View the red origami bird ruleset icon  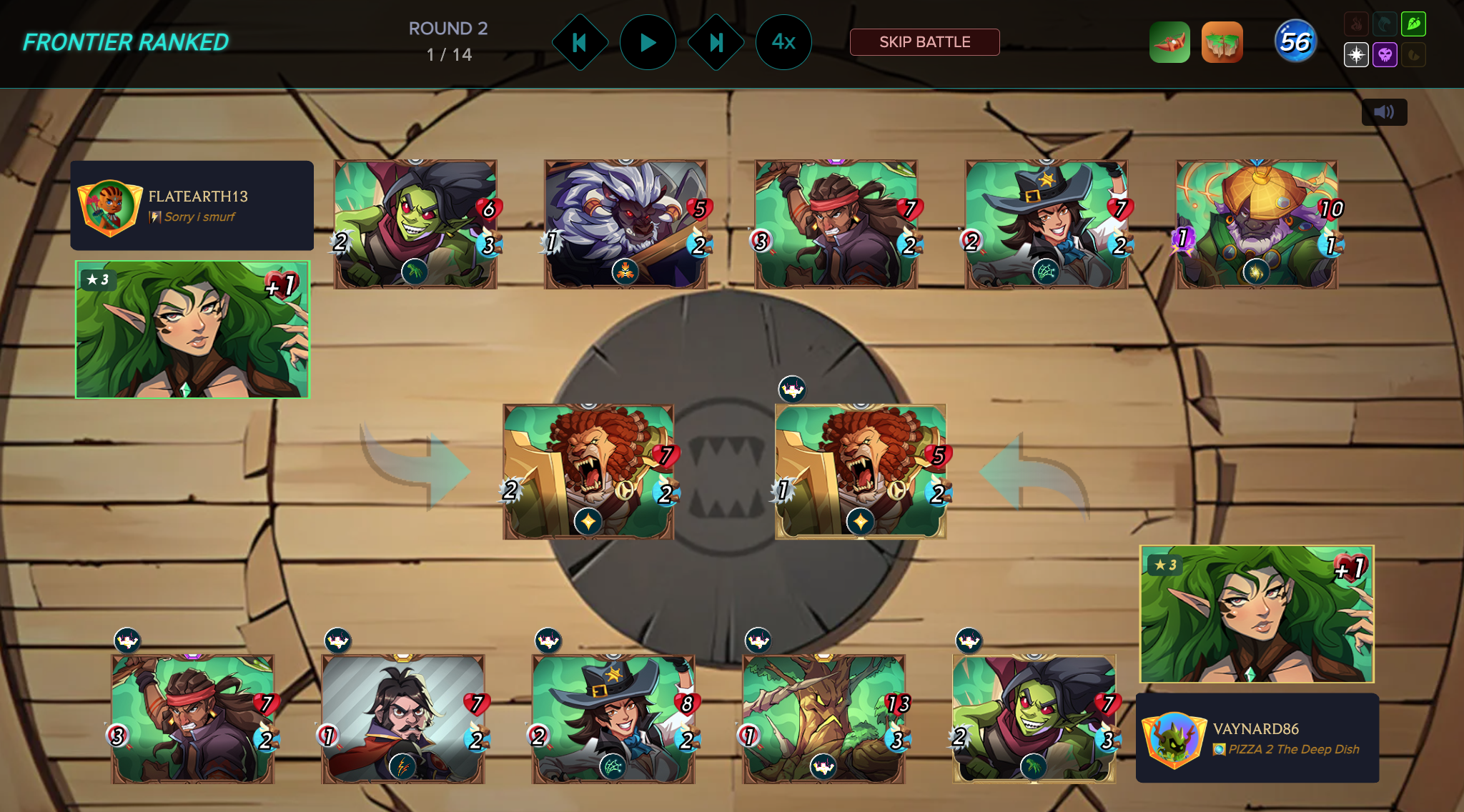(x=1169, y=43)
